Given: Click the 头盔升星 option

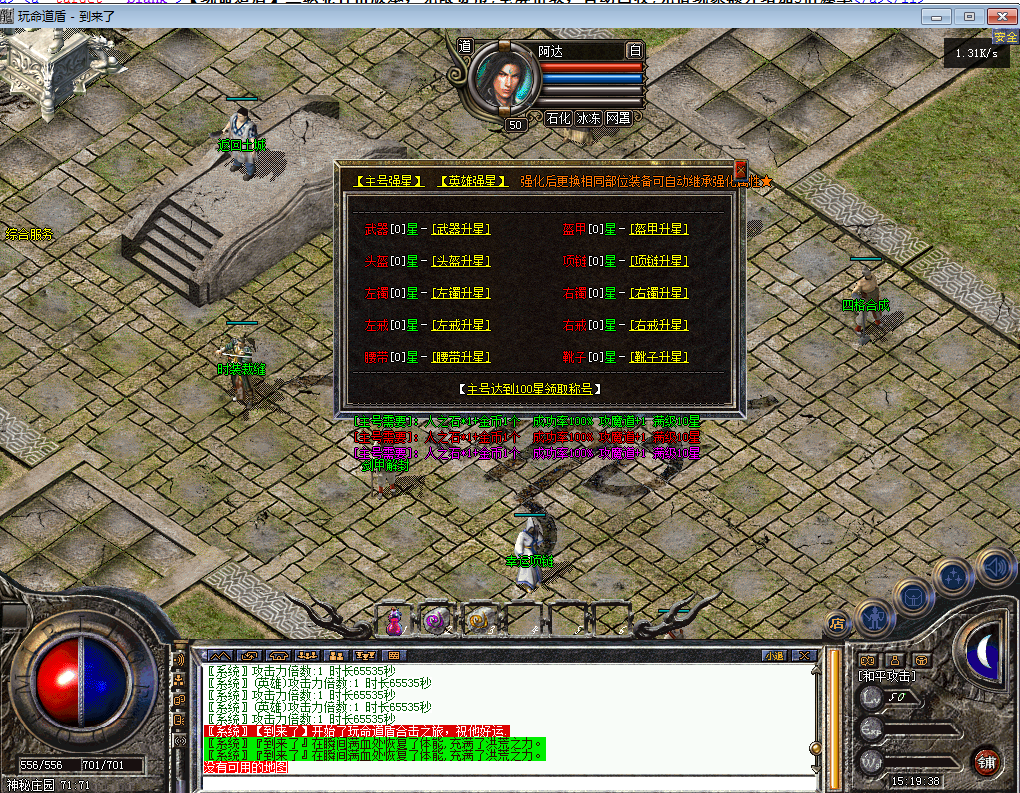Looking at the screenshot, I should point(461,262).
